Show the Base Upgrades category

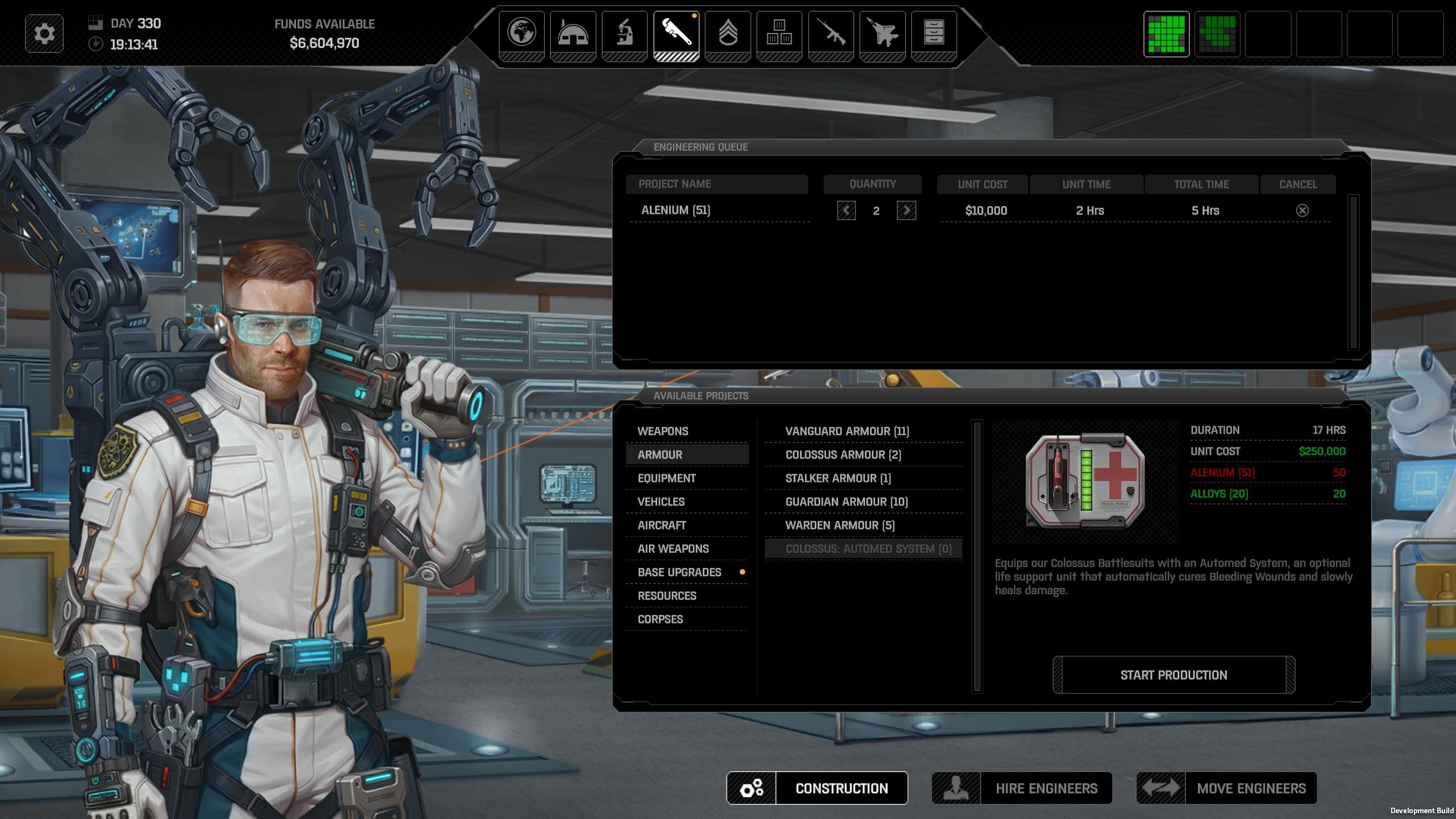pyautogui.click(x=680, y=572)
